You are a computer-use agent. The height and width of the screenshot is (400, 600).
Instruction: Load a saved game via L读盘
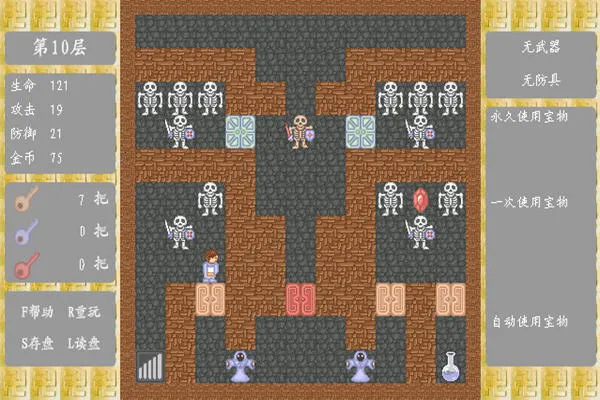(84, 342)
